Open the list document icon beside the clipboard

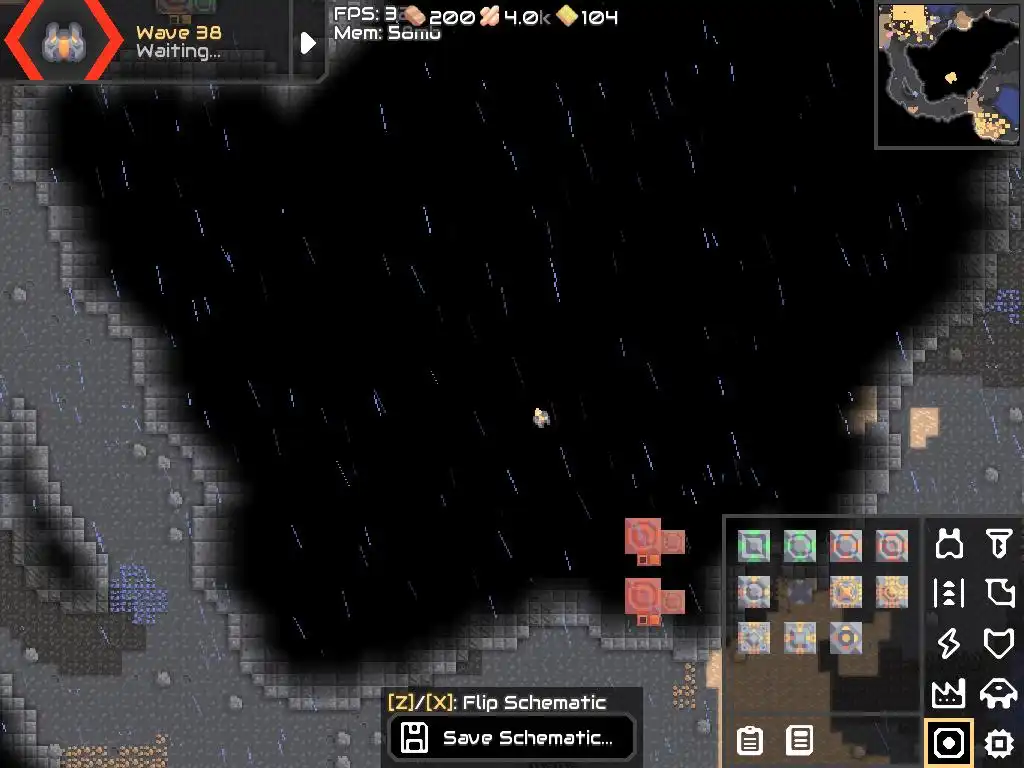click(799, 740)
